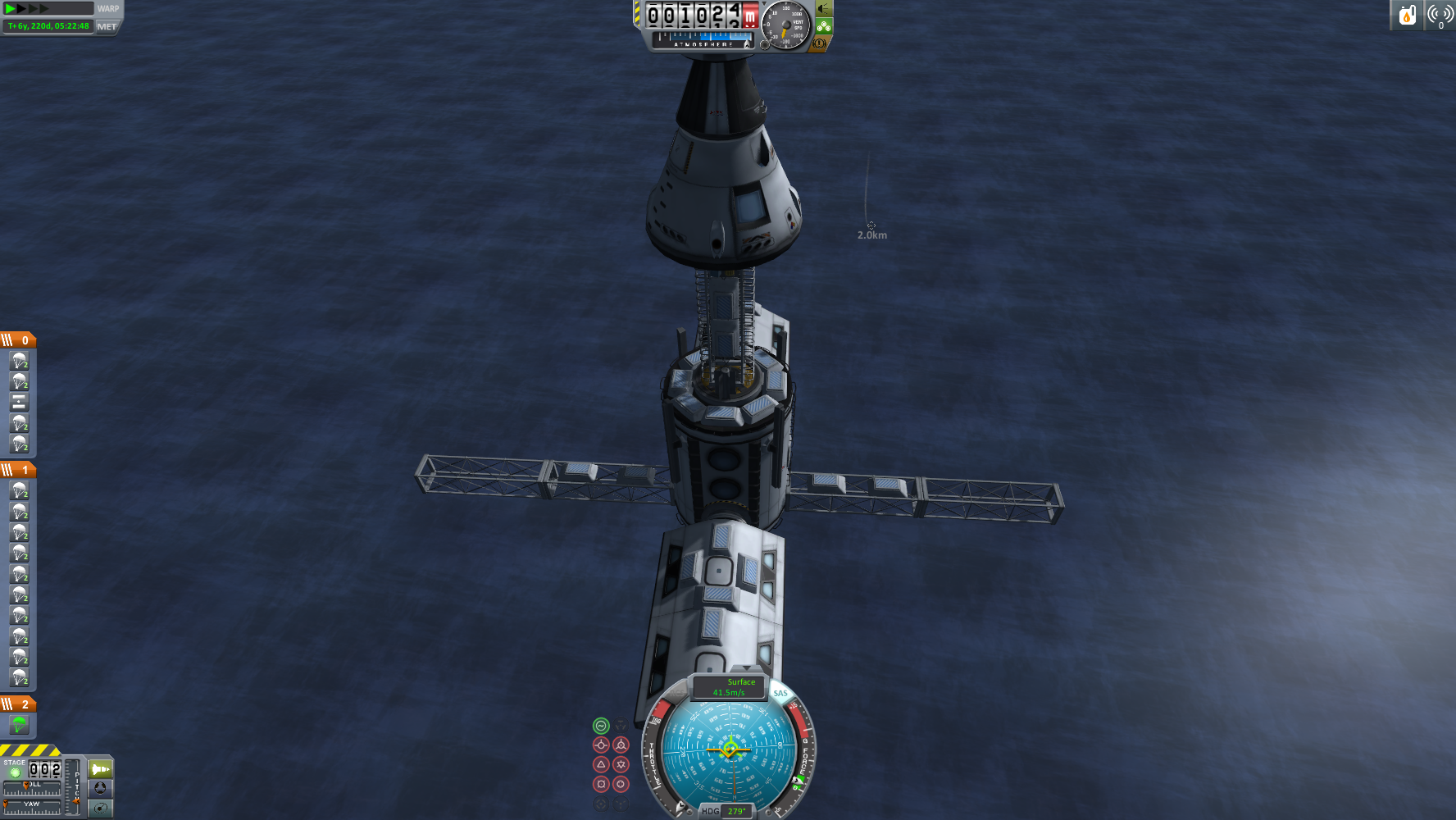
Task: Click the green stage parachute icon
Action: click(19, 724)
